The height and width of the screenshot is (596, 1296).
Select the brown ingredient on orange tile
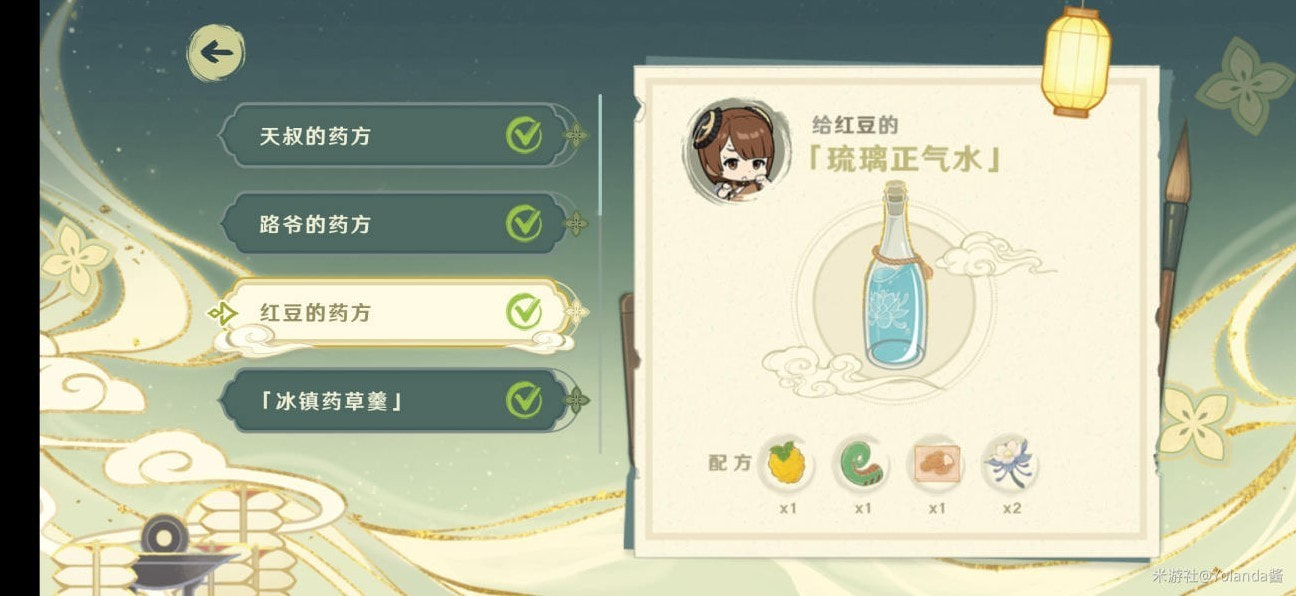click(936, 464)
